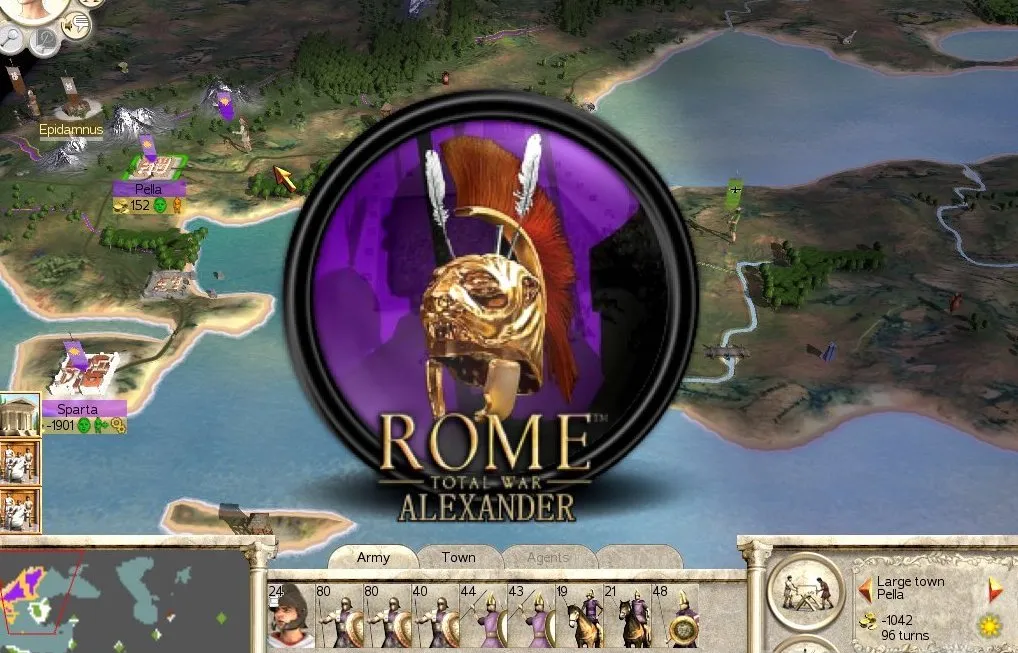Screen dimensions: 1018x653
Task: Select the spearman unit card with 44 men
Action: pos(479,617)
